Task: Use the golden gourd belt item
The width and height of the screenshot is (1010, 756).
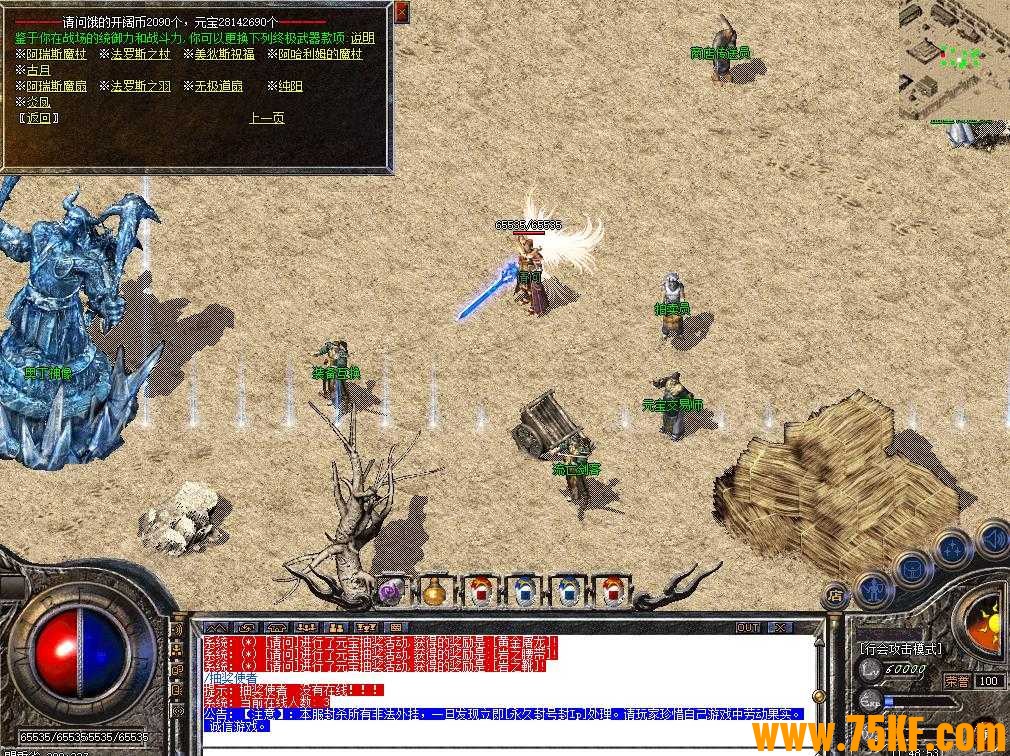Action: tap(436, 592)
